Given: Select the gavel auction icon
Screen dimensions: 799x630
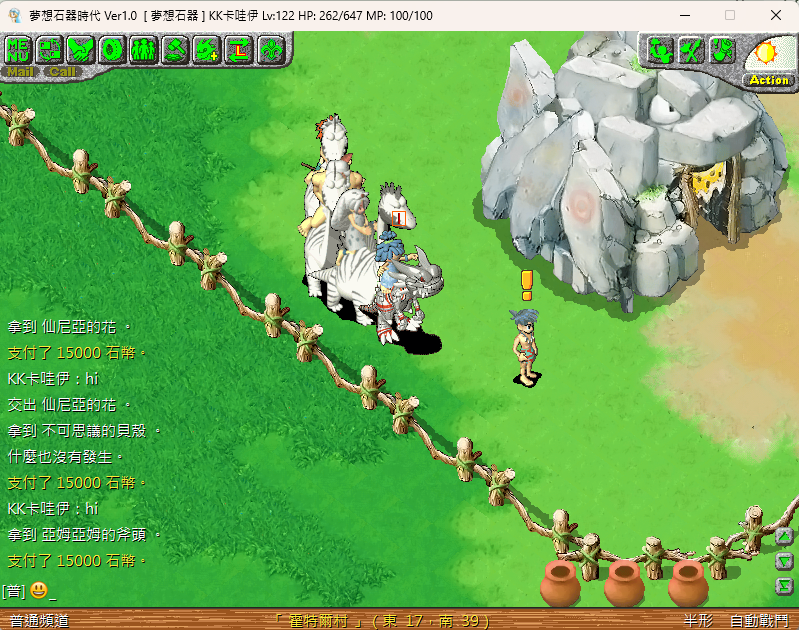Looking at the screenshot, I should click(176, 48).
